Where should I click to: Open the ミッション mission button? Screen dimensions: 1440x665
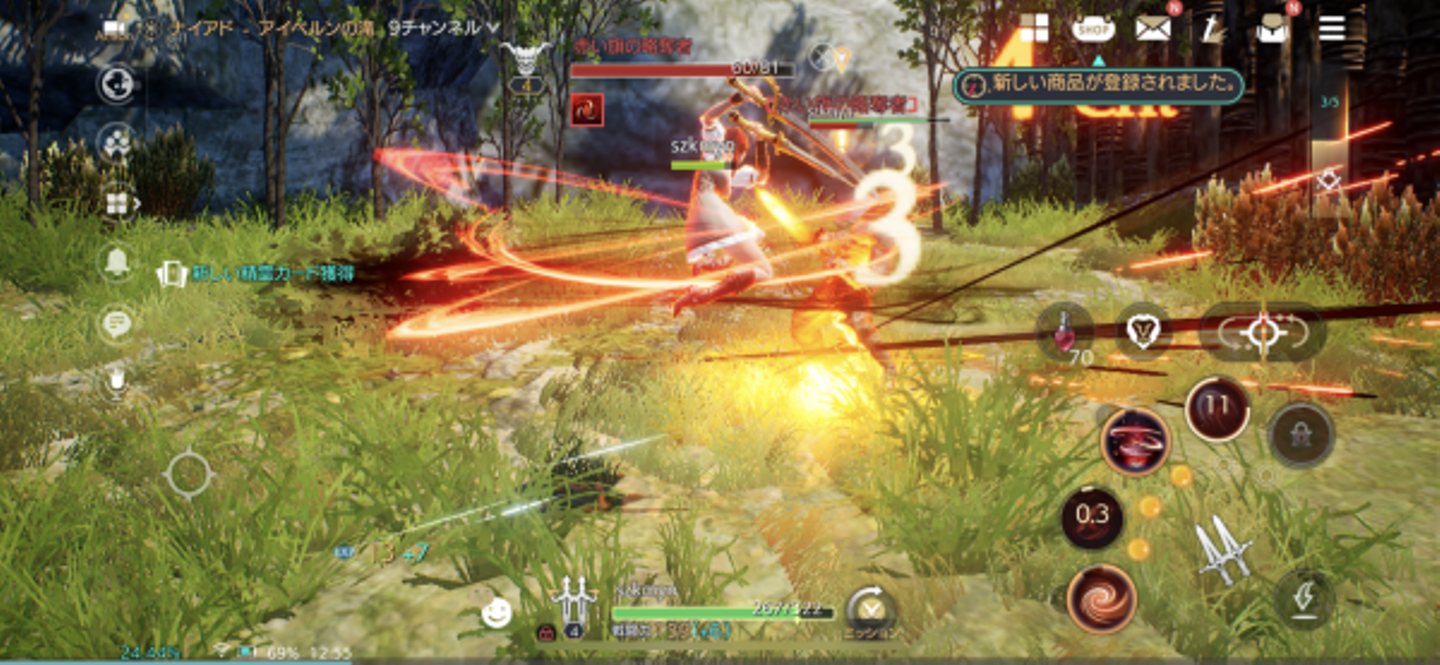[x=870, y=611]
